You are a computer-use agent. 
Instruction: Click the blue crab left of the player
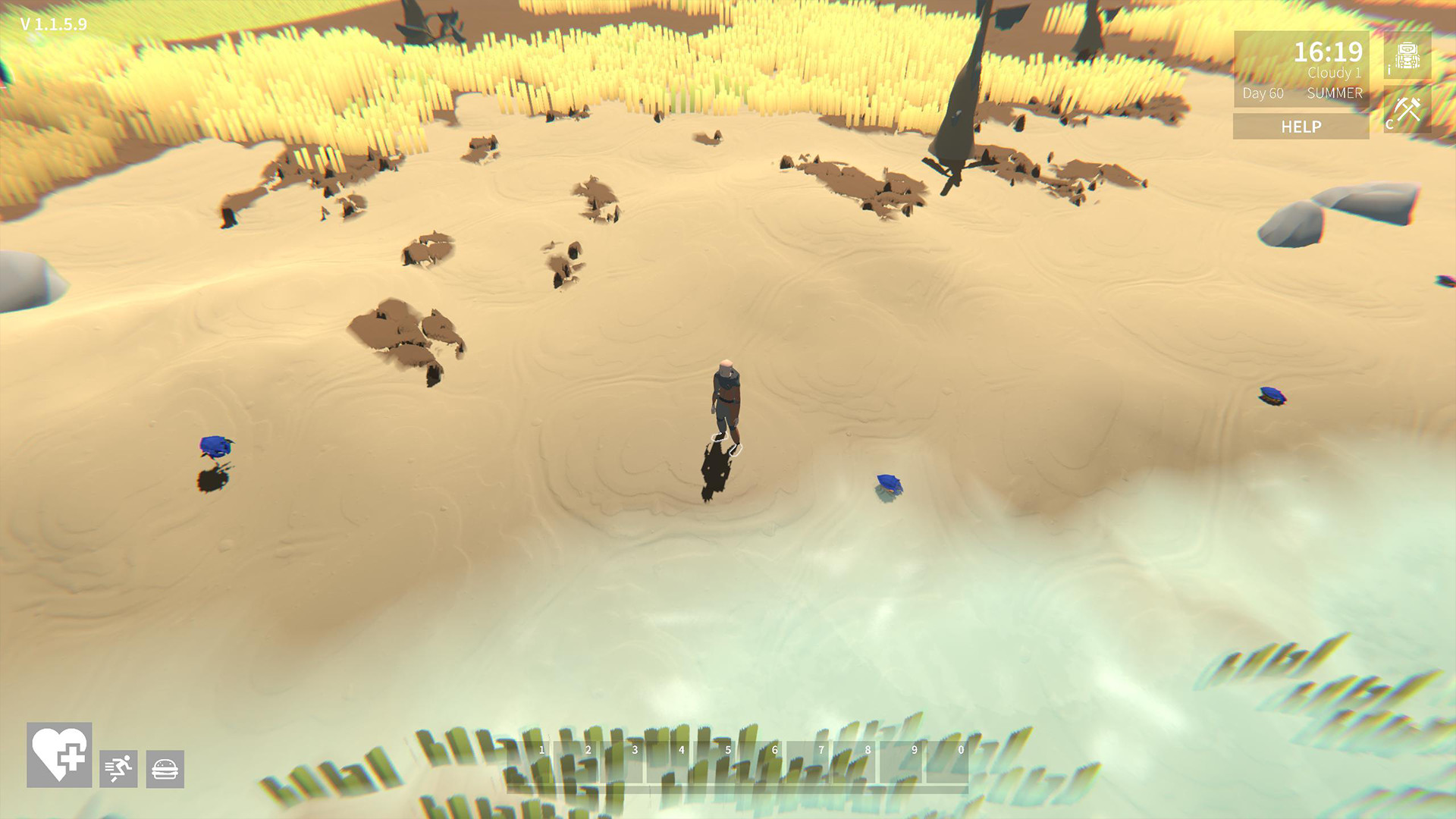tap(215, 447)
